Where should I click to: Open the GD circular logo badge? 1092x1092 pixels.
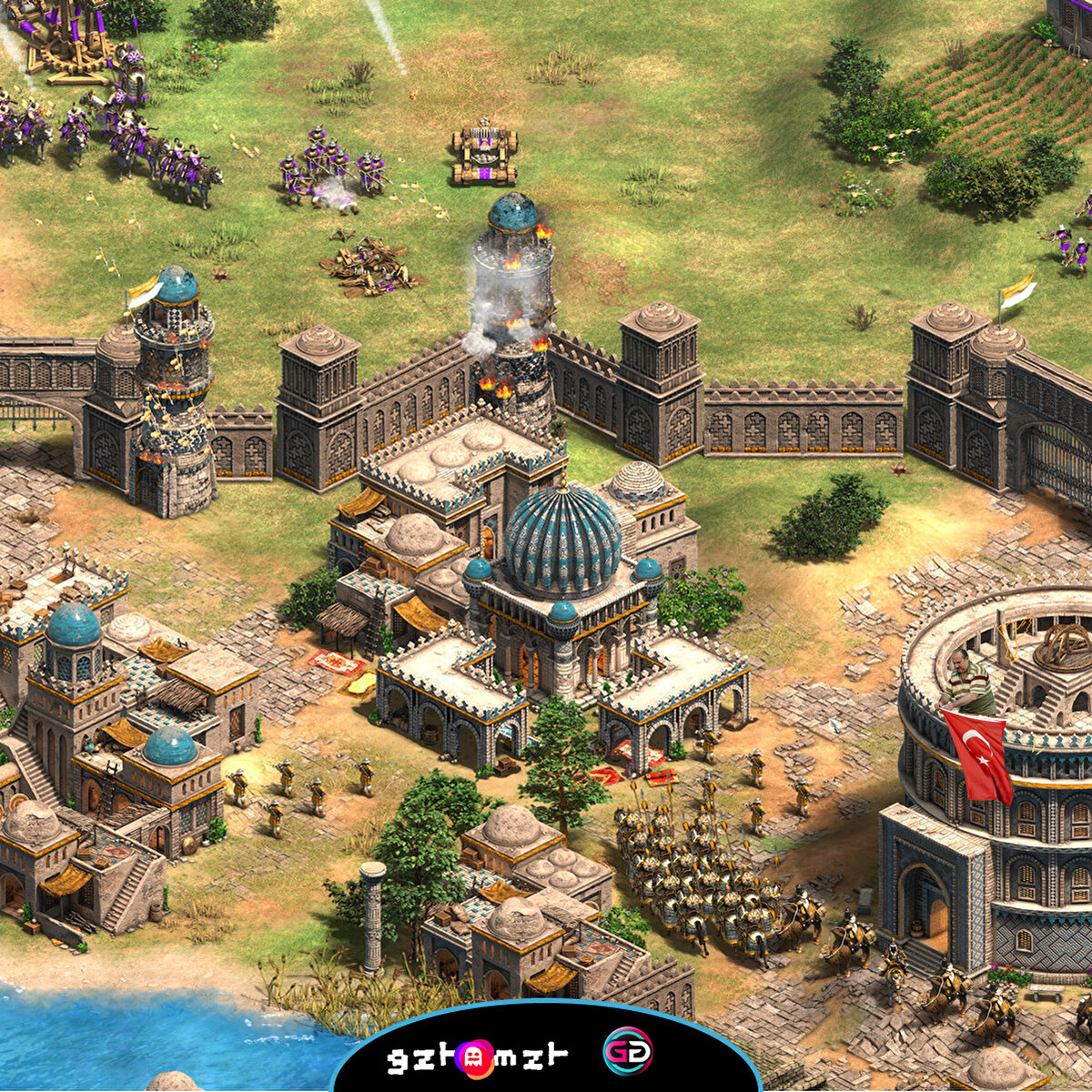tap(628, 1052)
